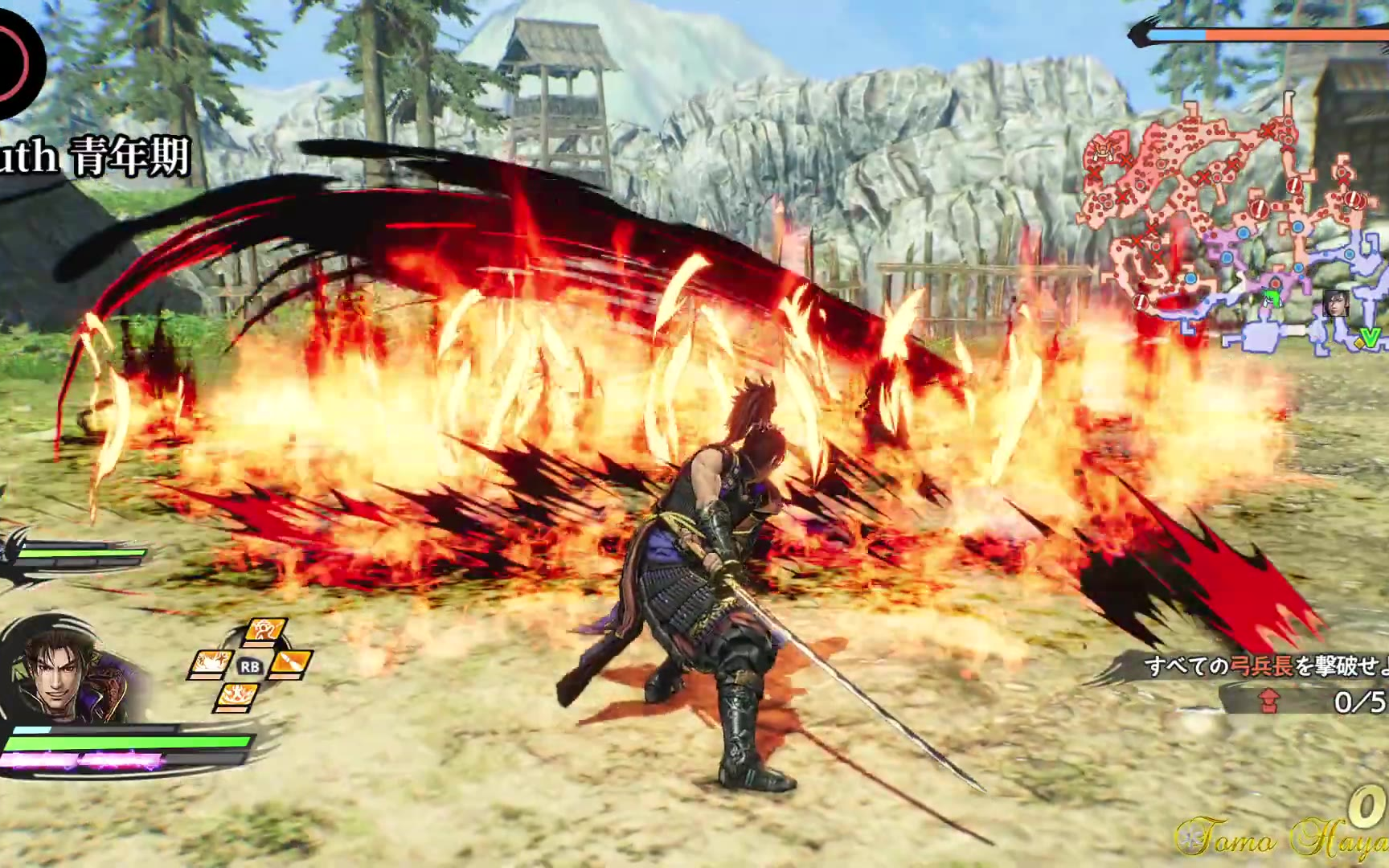The height and width of the screenshot is (868, 1389).
Task: Click the ally face portrait on the minimap
Action: 1334,304
